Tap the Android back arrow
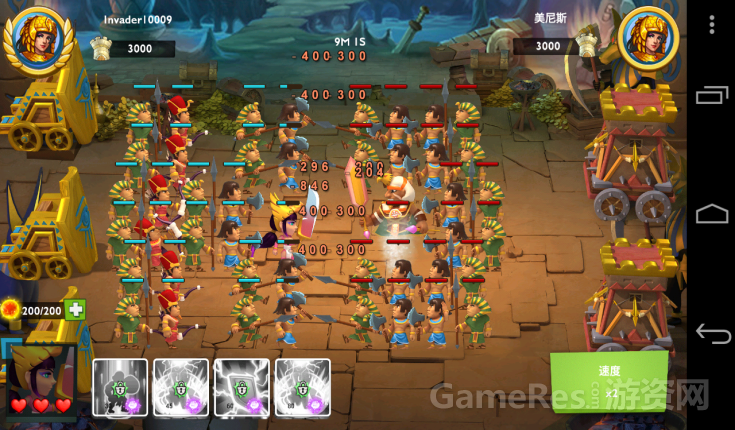 [x=713, y=334]
